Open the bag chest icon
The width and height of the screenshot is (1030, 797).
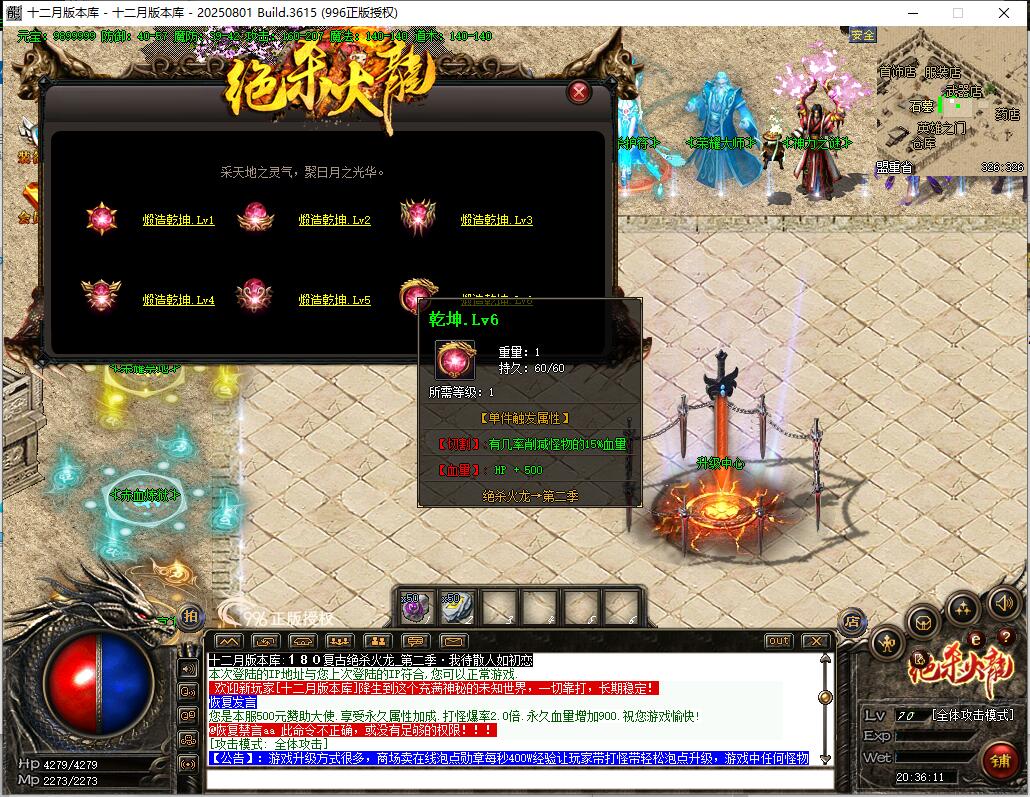(x=922, y=623)
